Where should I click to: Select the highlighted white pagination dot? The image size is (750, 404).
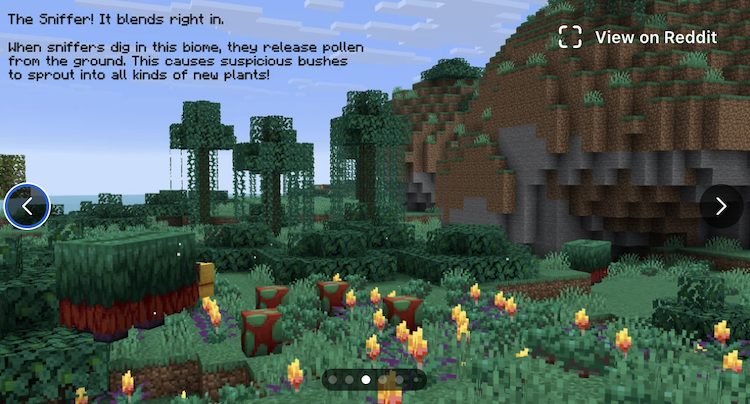tap(366, 380)
